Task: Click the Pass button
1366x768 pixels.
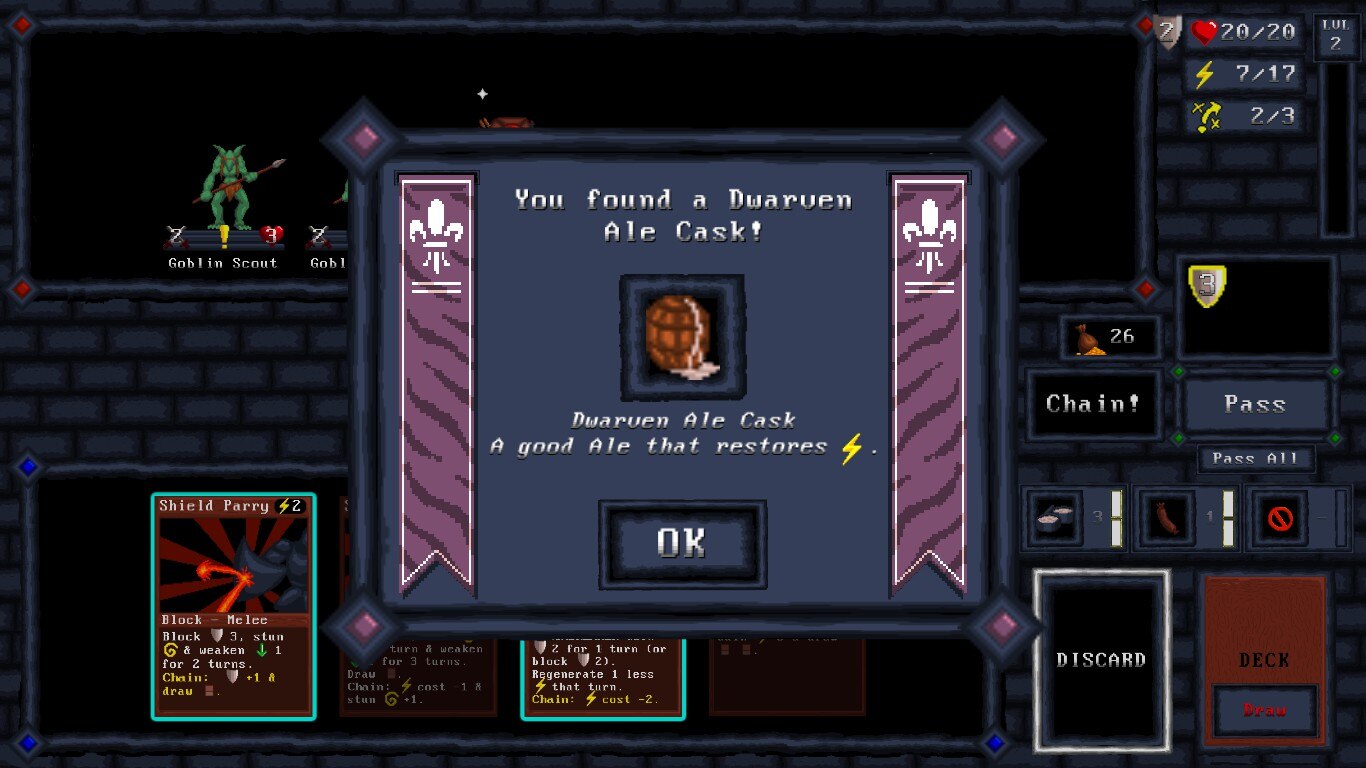Action: (x=1256, y=404)
